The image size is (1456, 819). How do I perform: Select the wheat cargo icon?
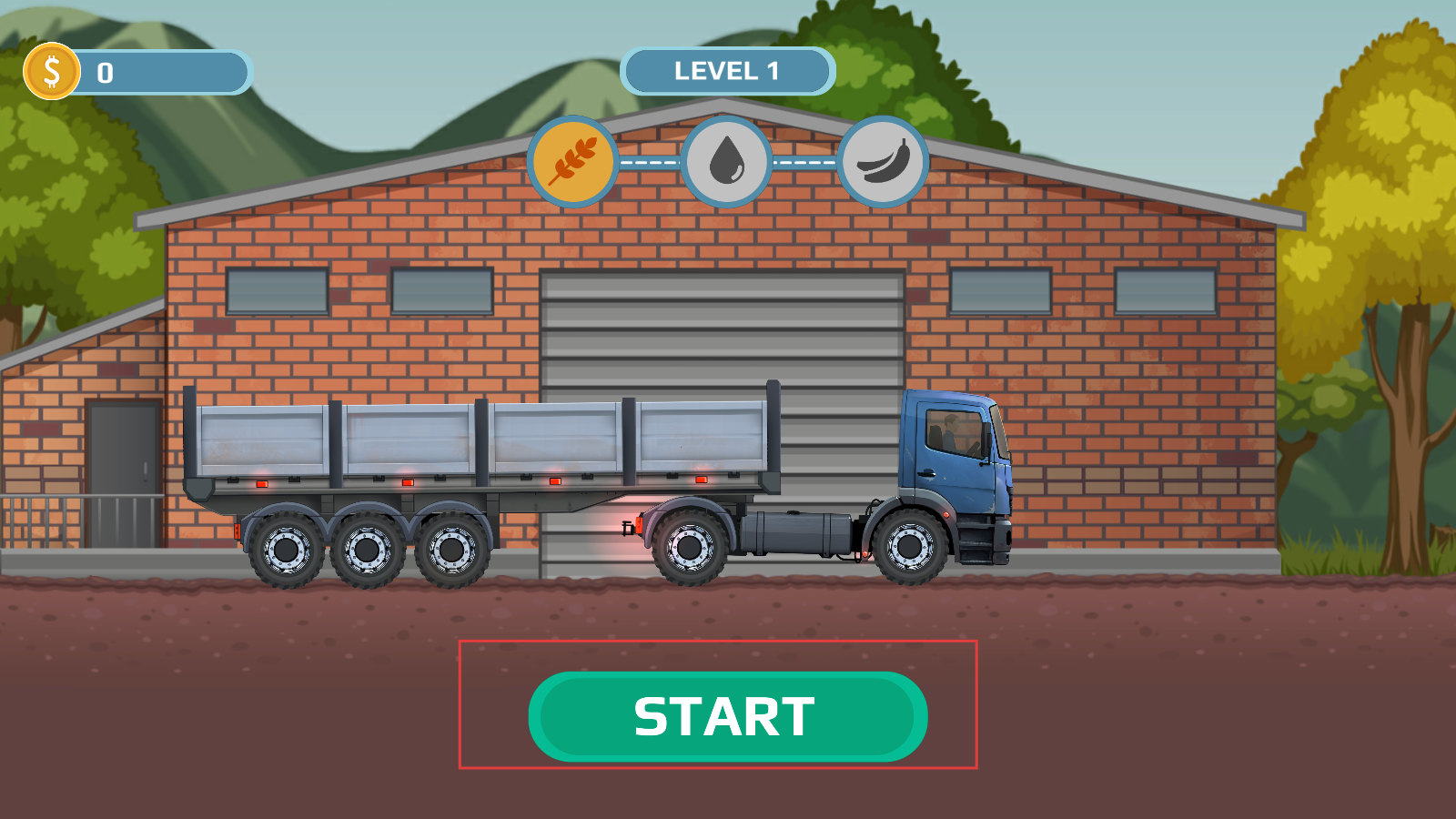pyautogui.click(x=573, y=162)
